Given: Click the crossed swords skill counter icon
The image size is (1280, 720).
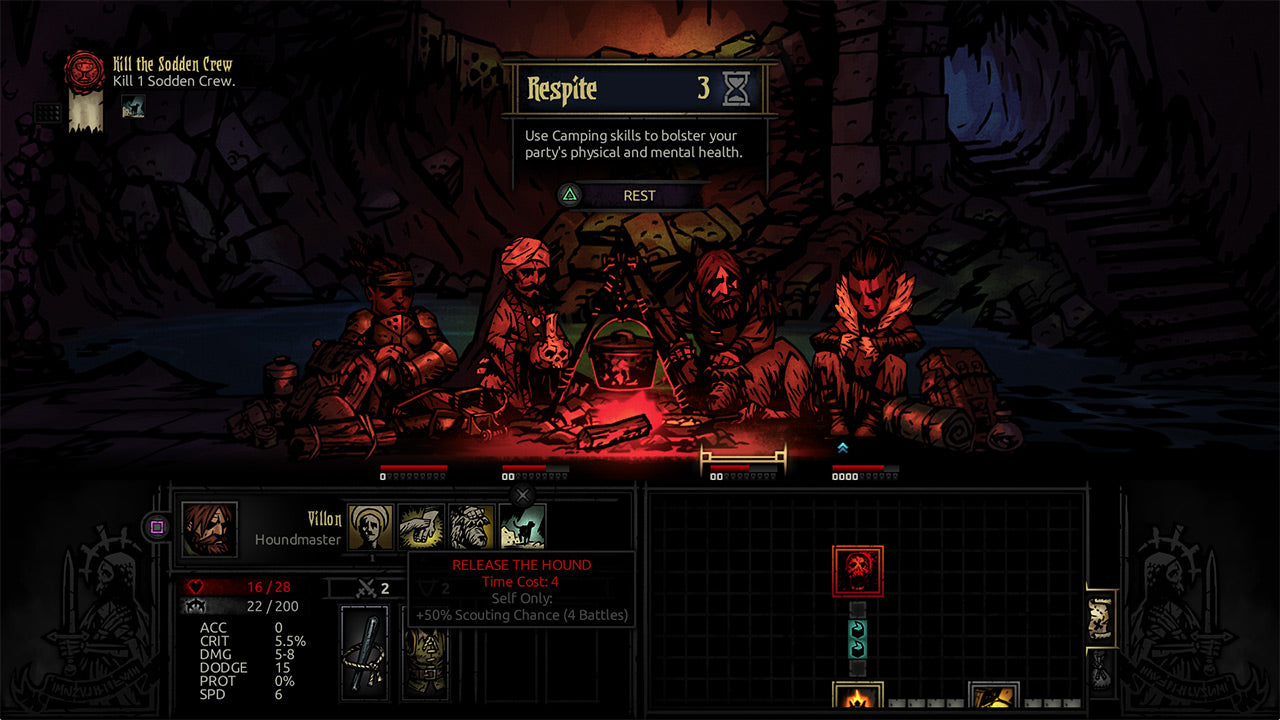Looking at the screenshot, I should [x=366, y=589].
